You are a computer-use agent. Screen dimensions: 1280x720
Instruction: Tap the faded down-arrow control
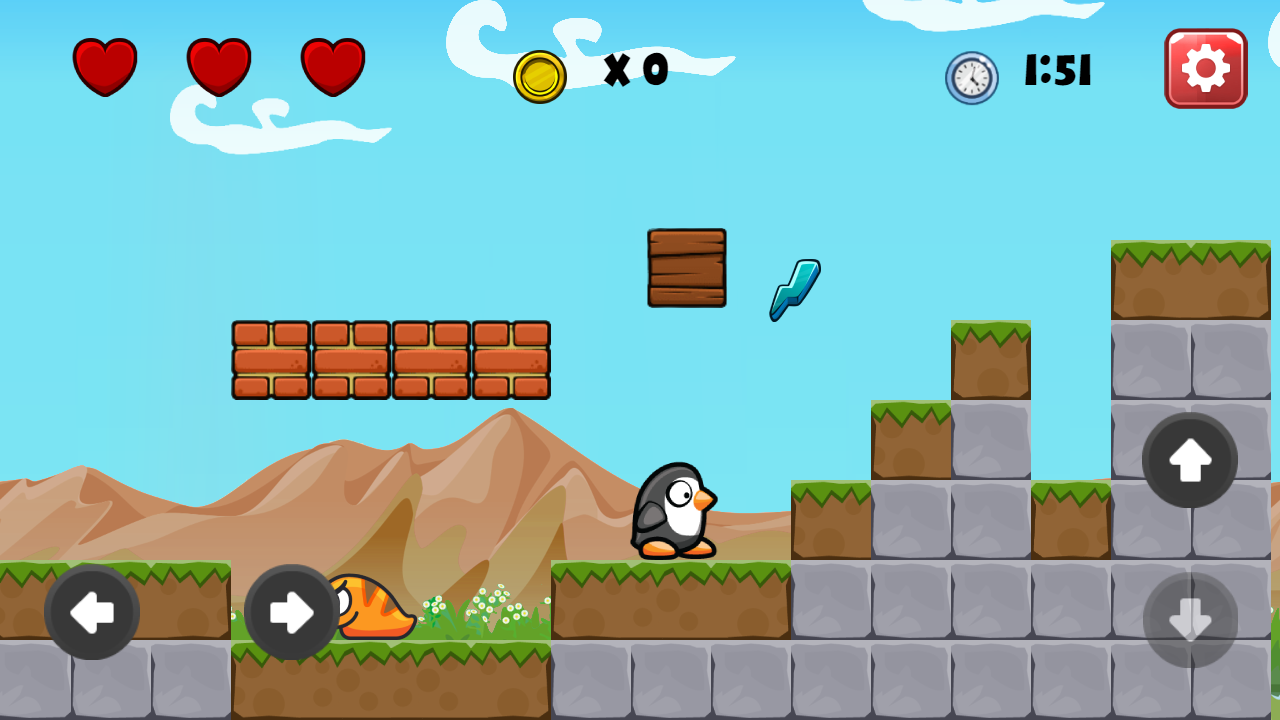click(1189, 620)
